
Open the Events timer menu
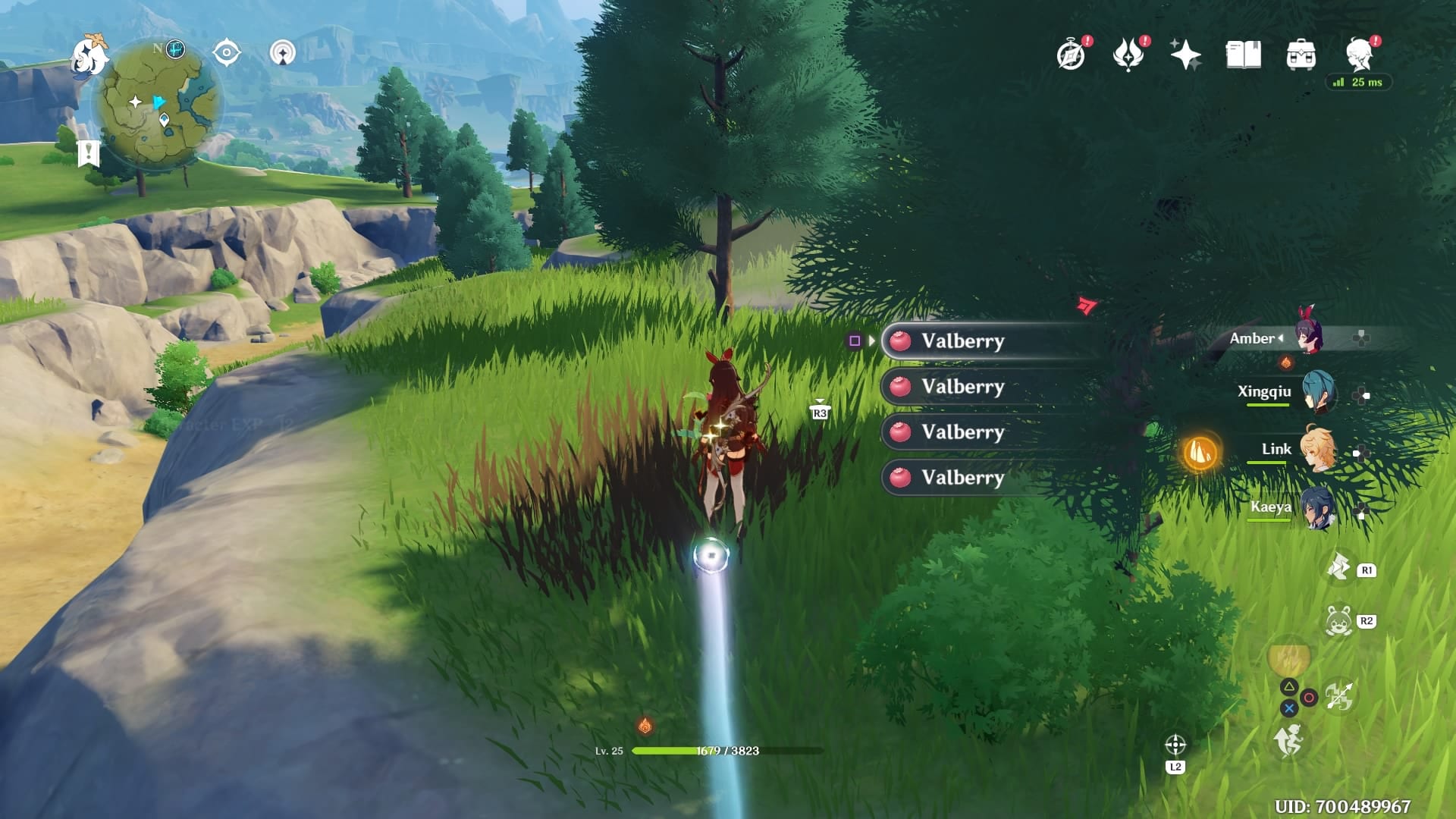pos(1069,53)
